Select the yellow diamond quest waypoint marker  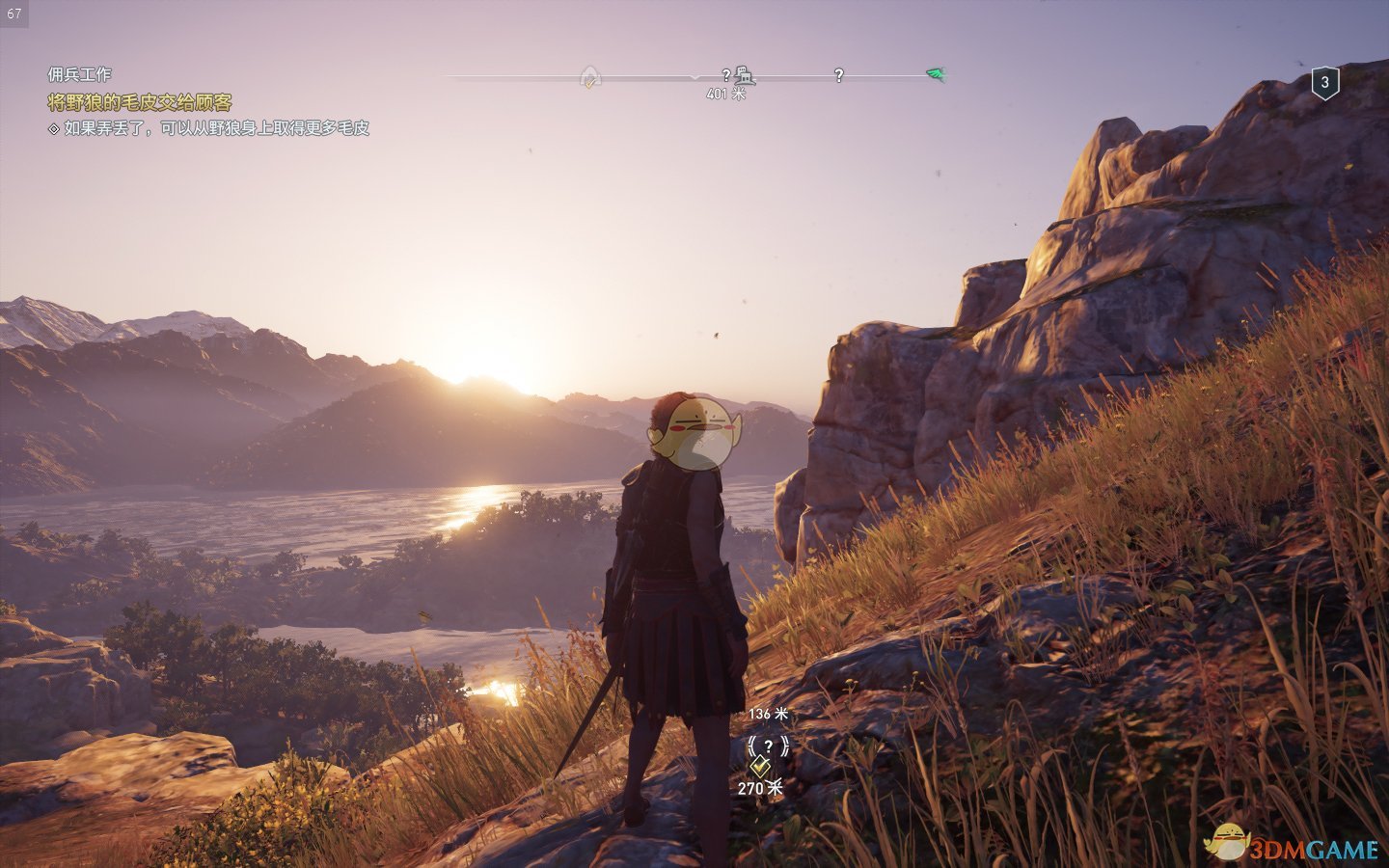coord(760,768)
